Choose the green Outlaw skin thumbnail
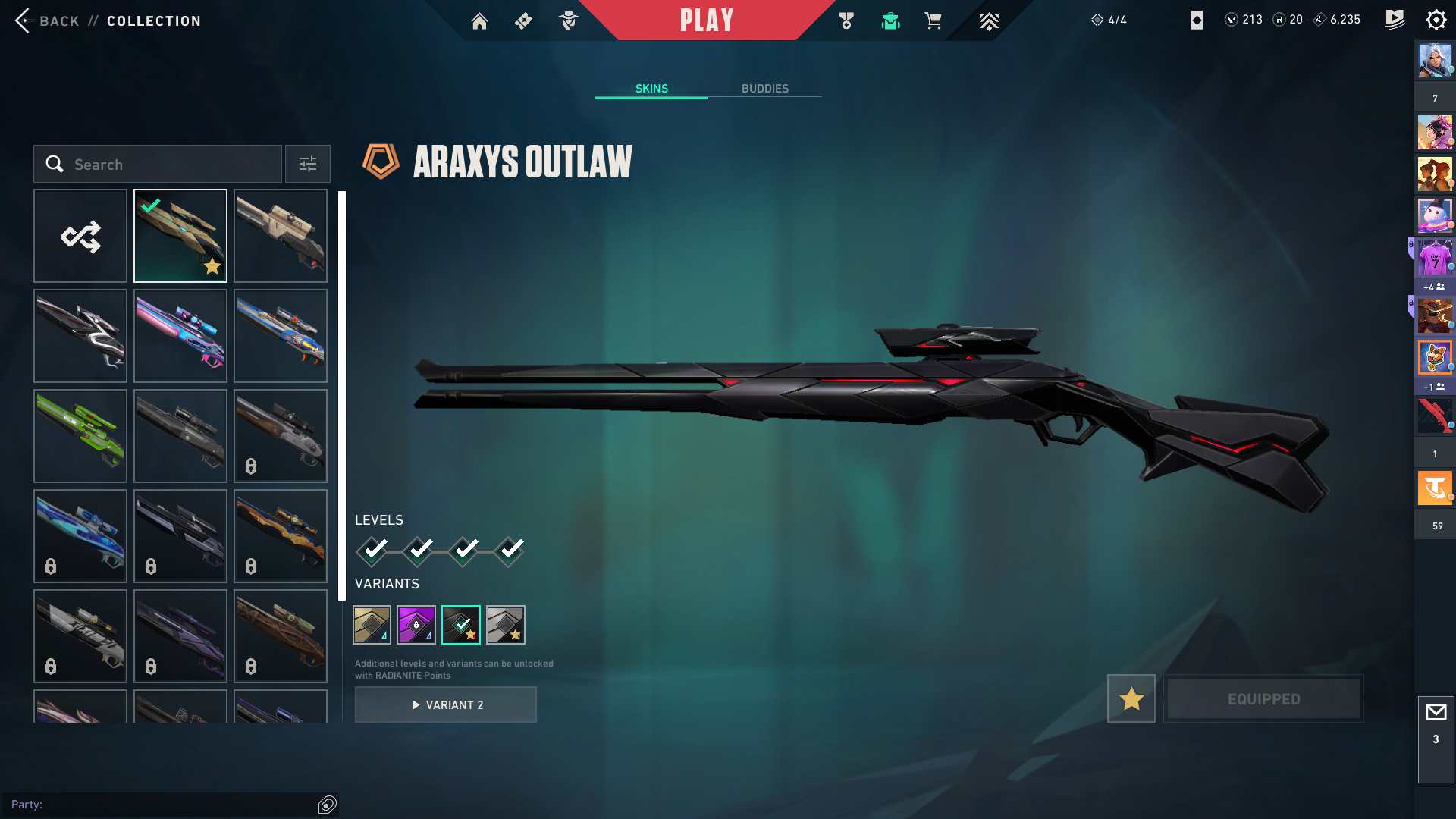 (80, 436)
